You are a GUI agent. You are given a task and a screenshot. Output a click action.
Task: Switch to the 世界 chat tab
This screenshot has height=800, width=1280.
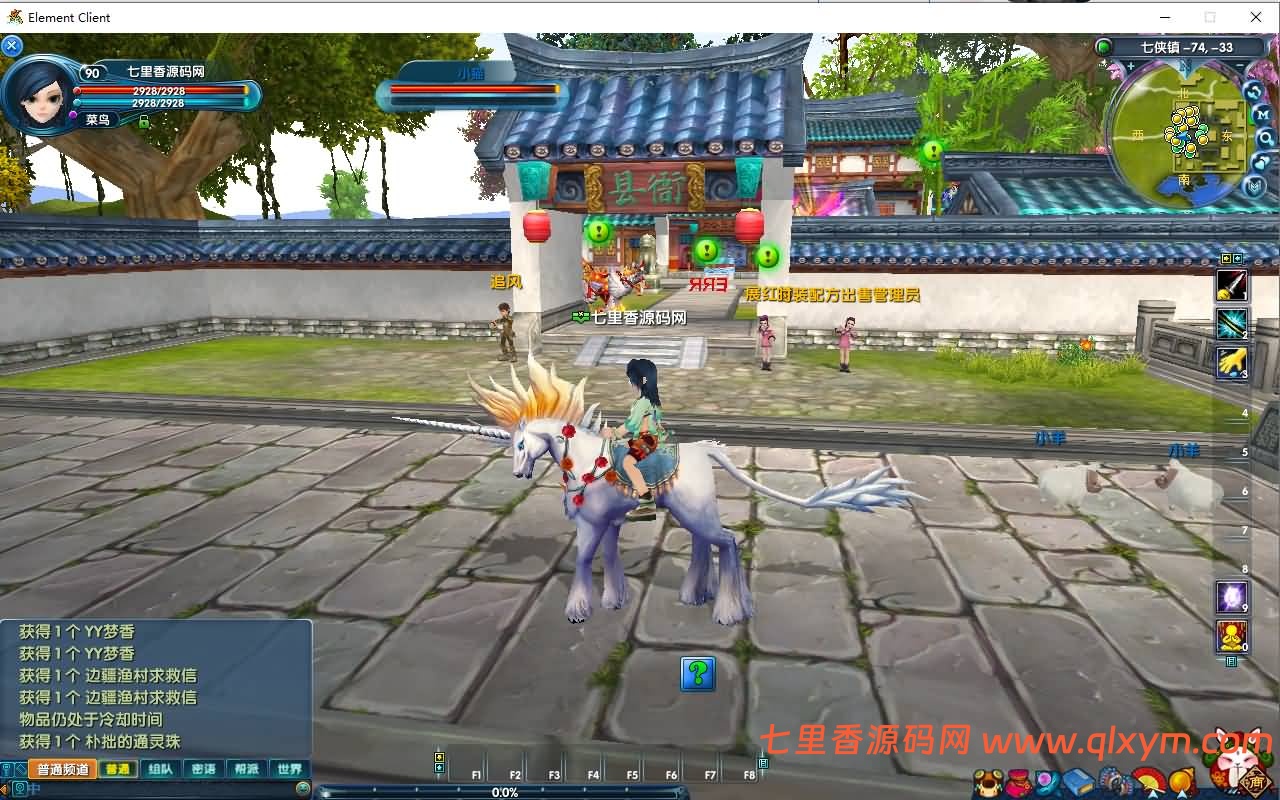pyautogui.click(x=289, y=769)
